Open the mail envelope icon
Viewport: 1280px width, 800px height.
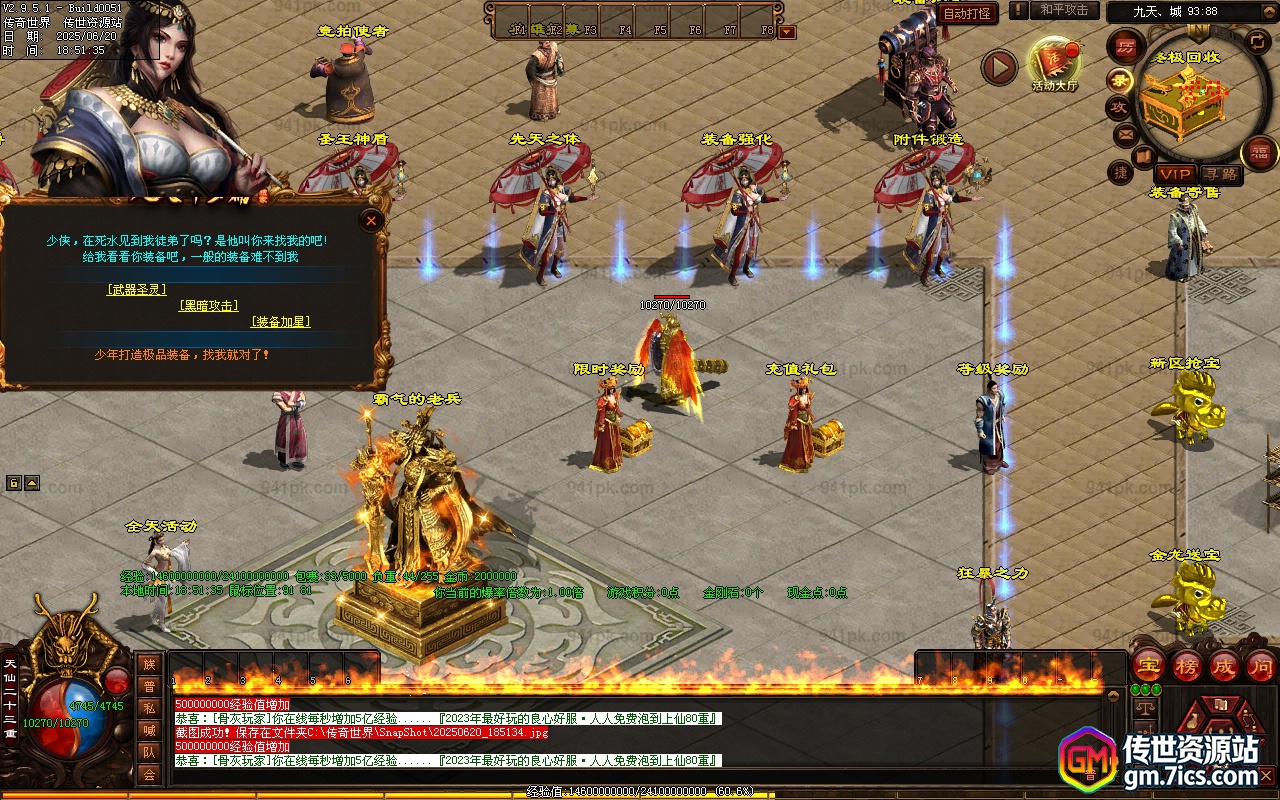[x=1126, y=135]
